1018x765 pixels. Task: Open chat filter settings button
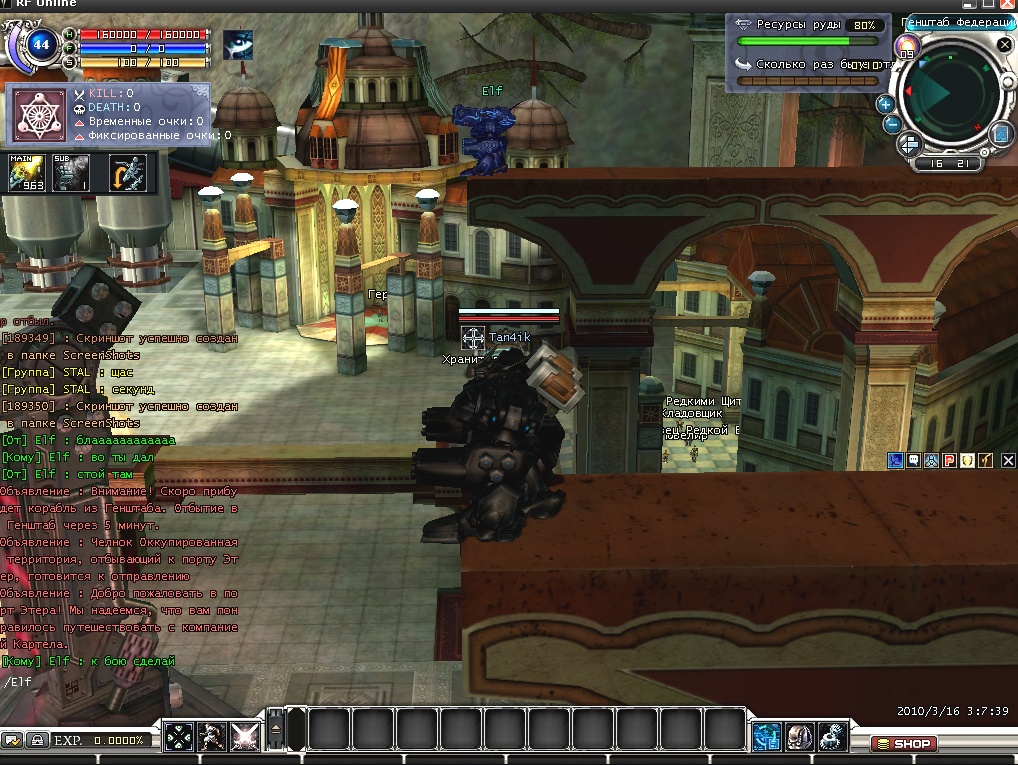(13, 740)
